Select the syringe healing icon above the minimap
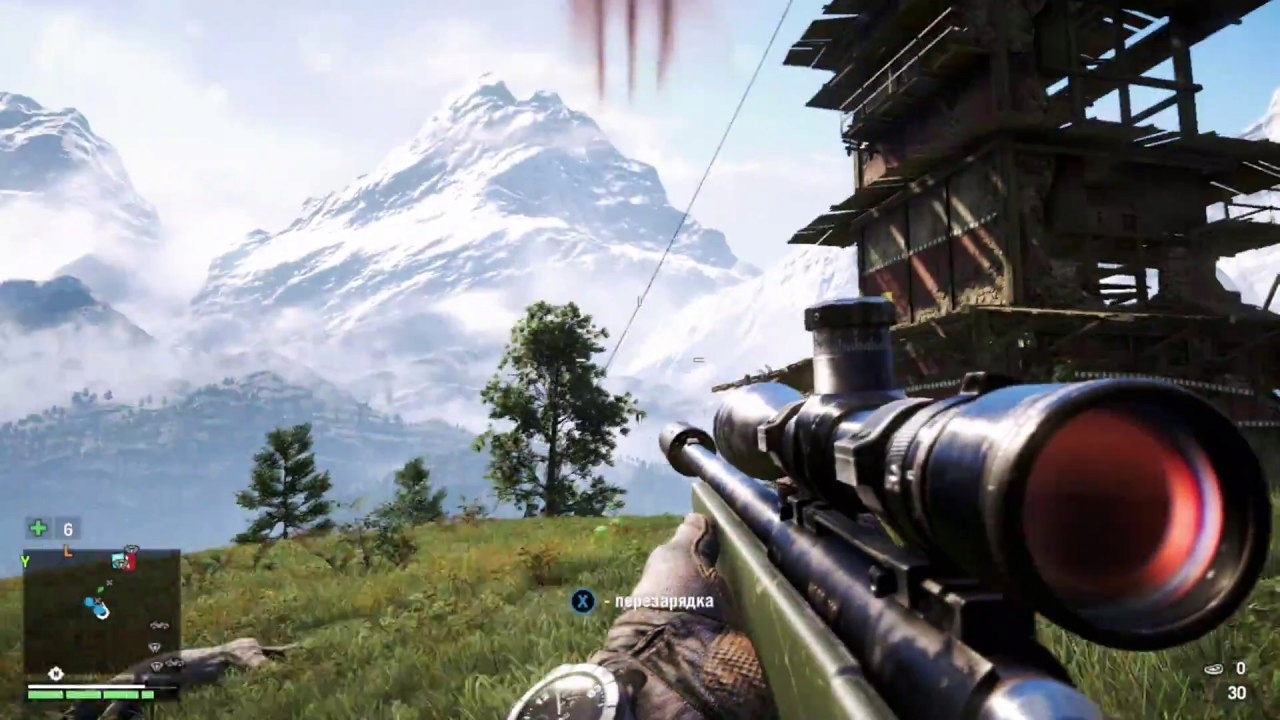Image resolution: width=1280 pixels, height=720 pixels. tap(38, 527)
